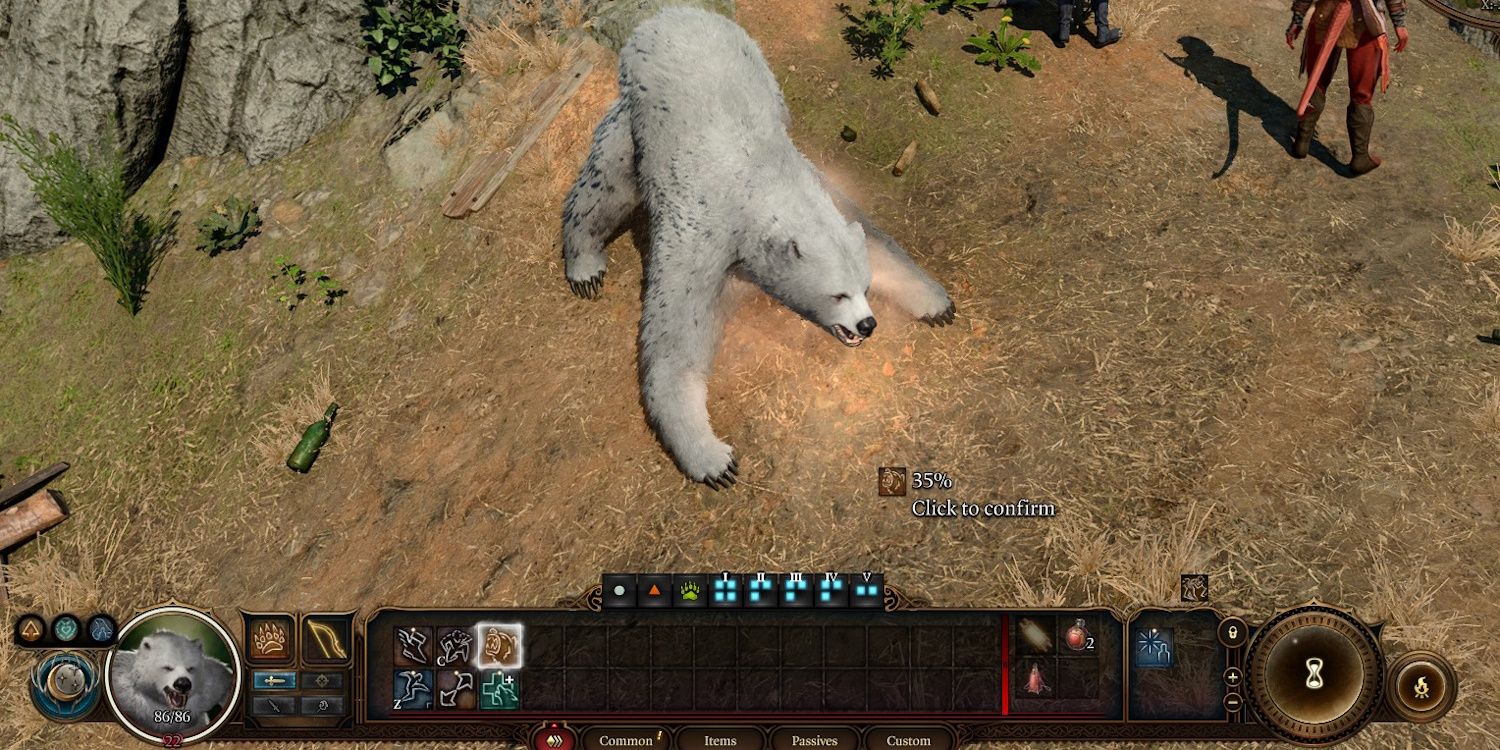The height and width of the screenshot is (750, 1500).
Task: Switch to the Items tab
Action: coord(719,740)
